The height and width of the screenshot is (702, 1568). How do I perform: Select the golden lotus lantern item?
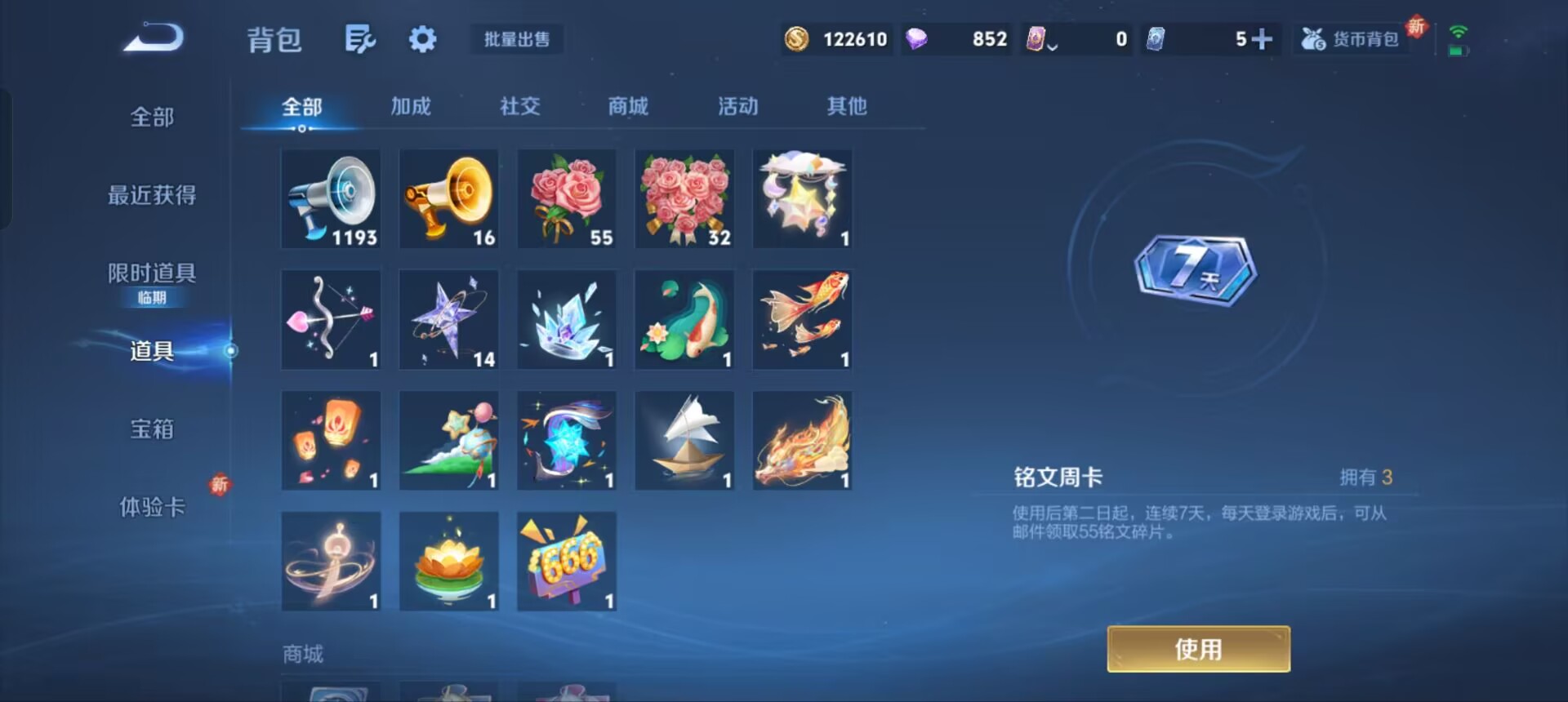click(448, 561)
